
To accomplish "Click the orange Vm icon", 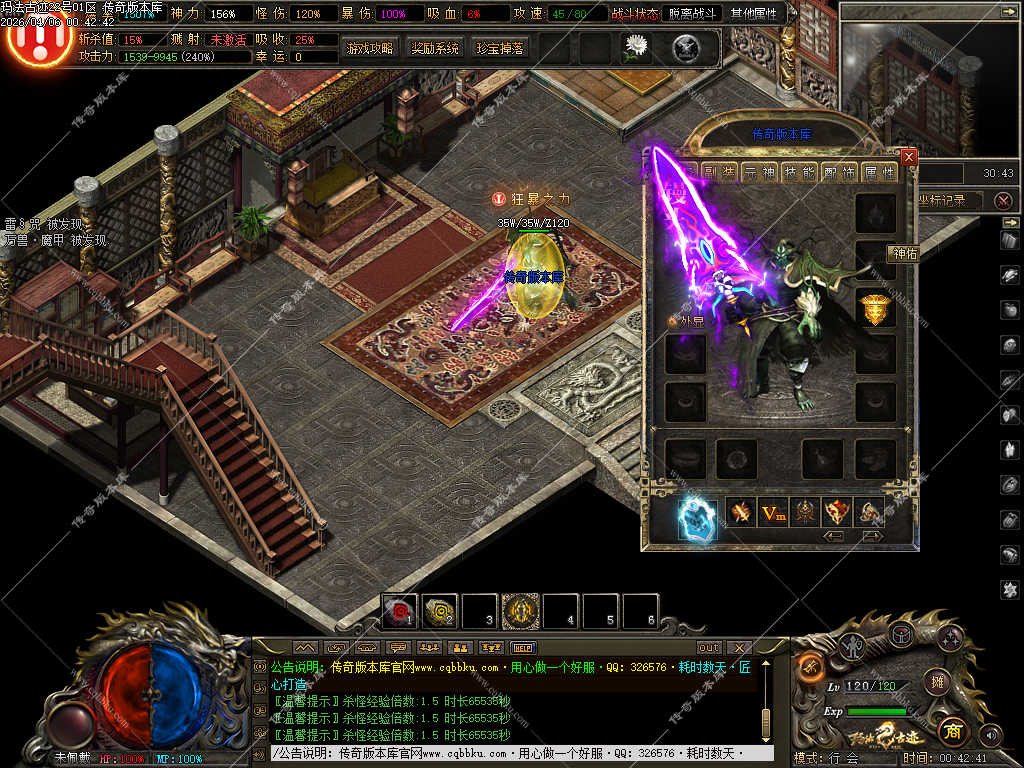I will pos(772,513).
